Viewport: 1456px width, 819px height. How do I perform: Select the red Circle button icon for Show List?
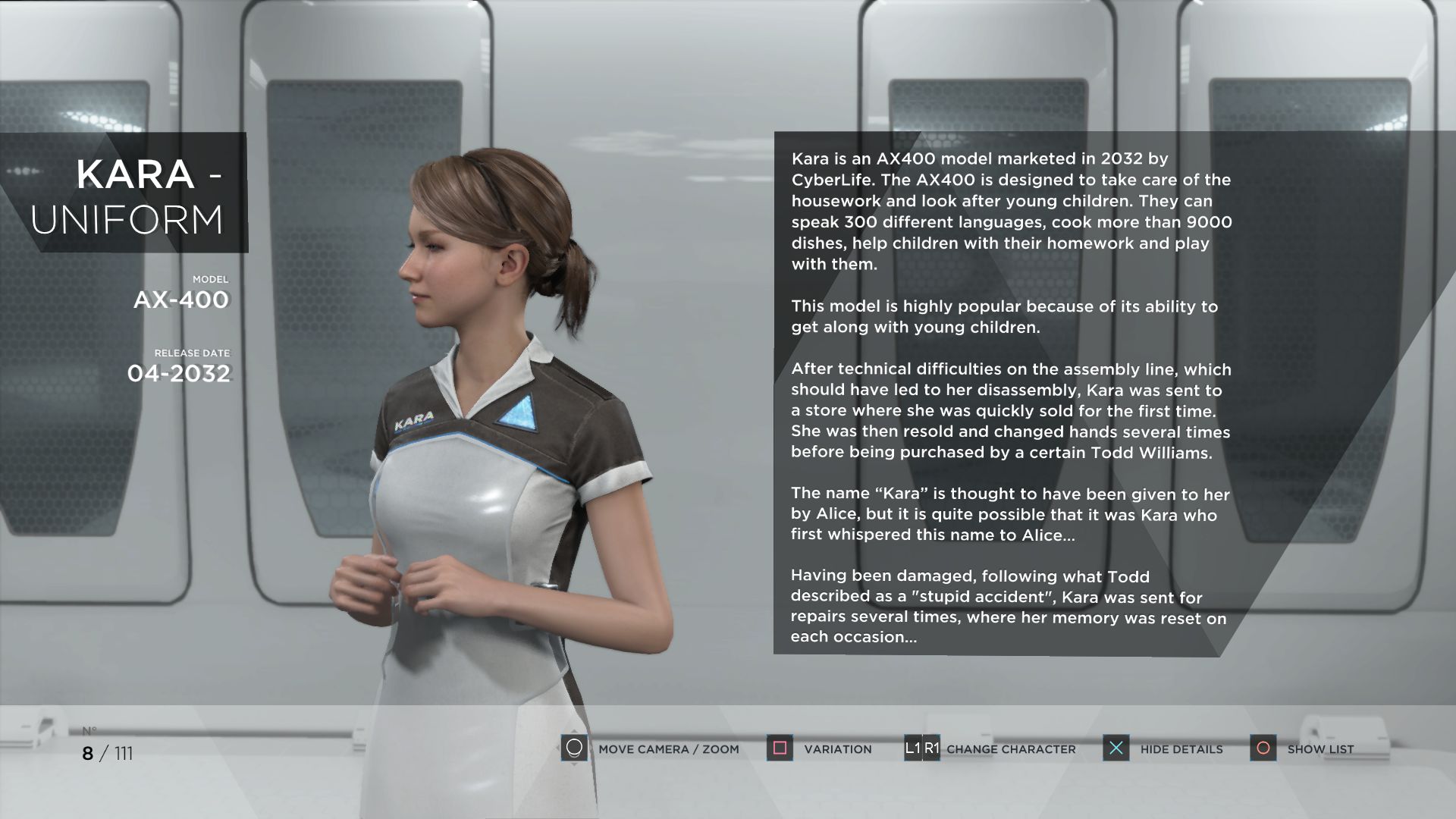tap(1263, 748)
